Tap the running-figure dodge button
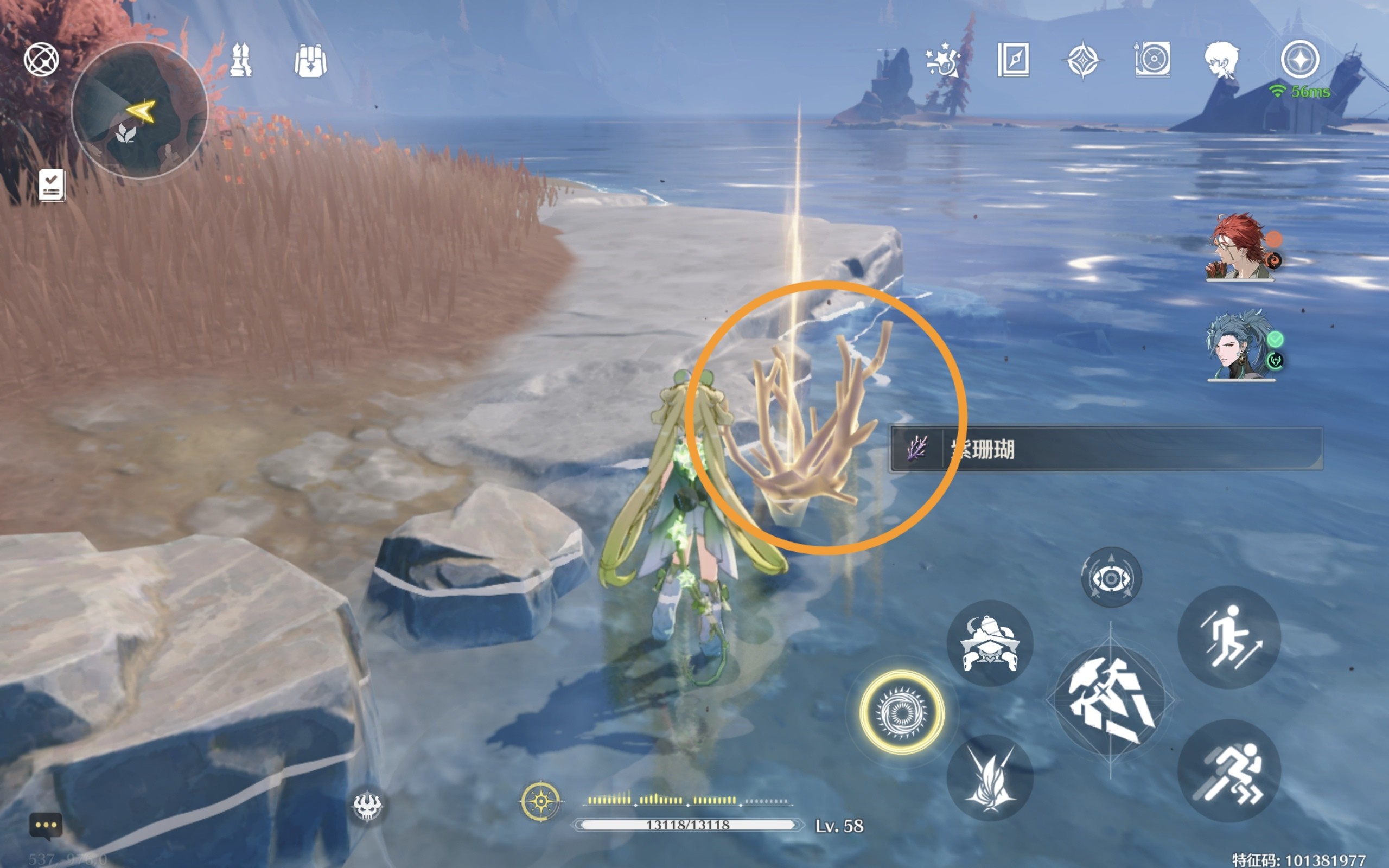The width and height of the screenshot is (1389, 868). click(1229, 770)
